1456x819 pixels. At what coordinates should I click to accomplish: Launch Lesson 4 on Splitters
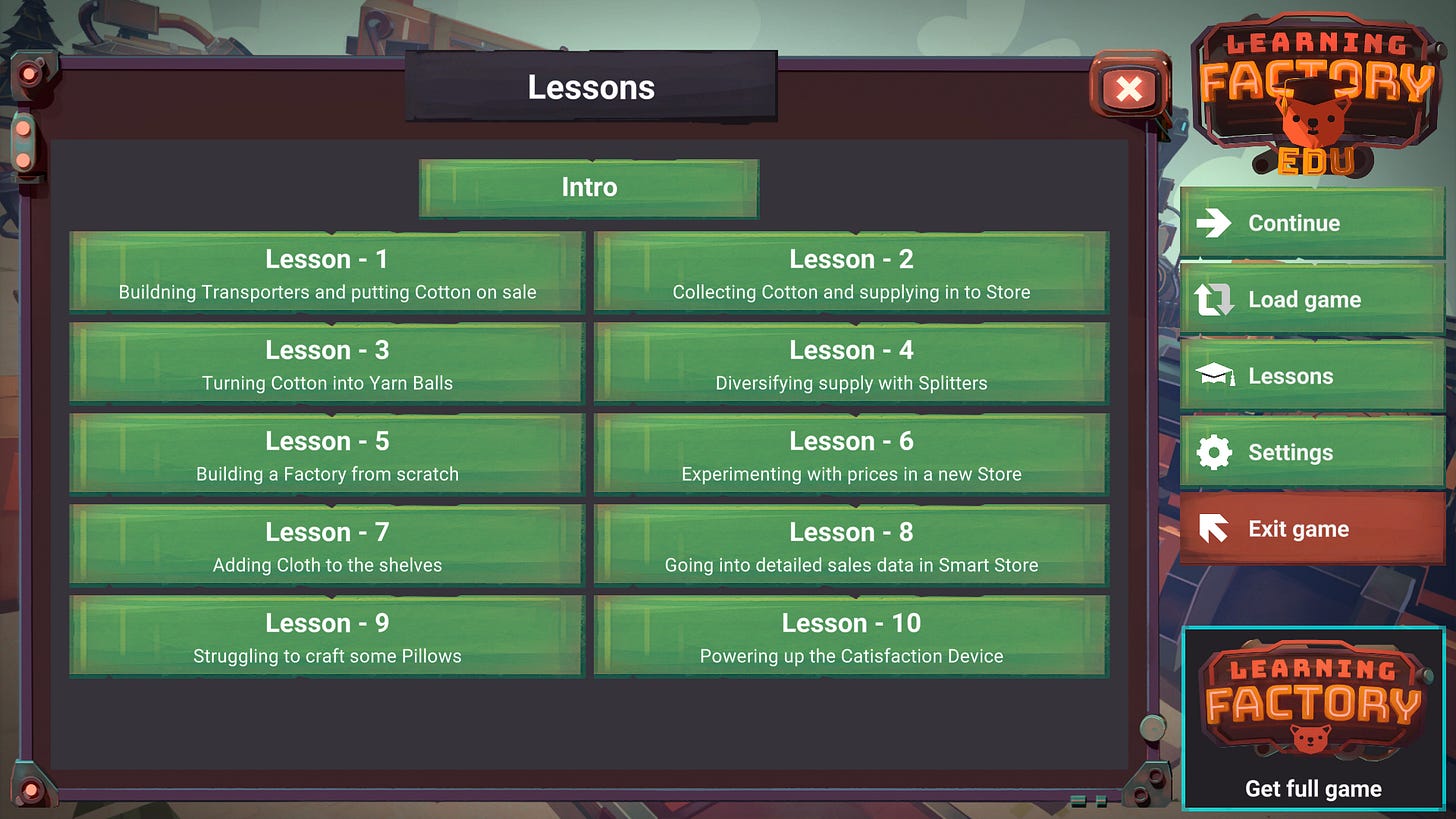click(x=850, y=362)
